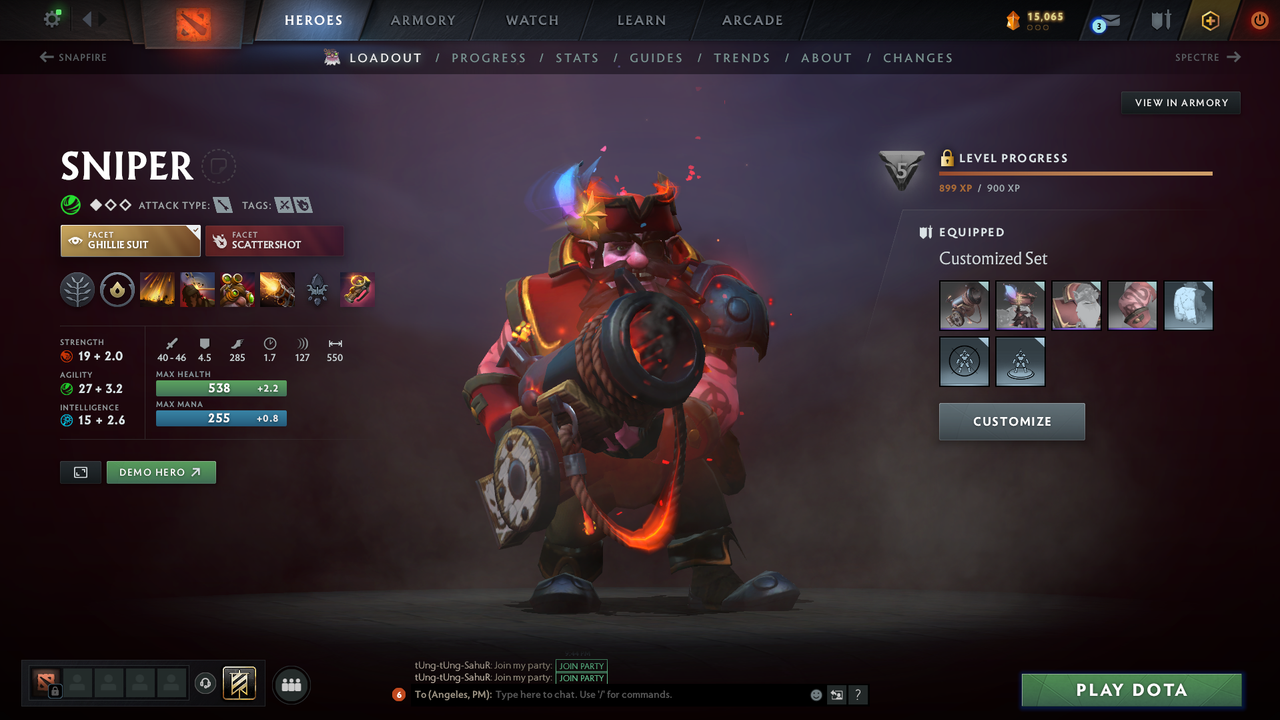The image size is (1280, 720).
Task: Open Sniper's talent tree icon
Action: (77, 290)
